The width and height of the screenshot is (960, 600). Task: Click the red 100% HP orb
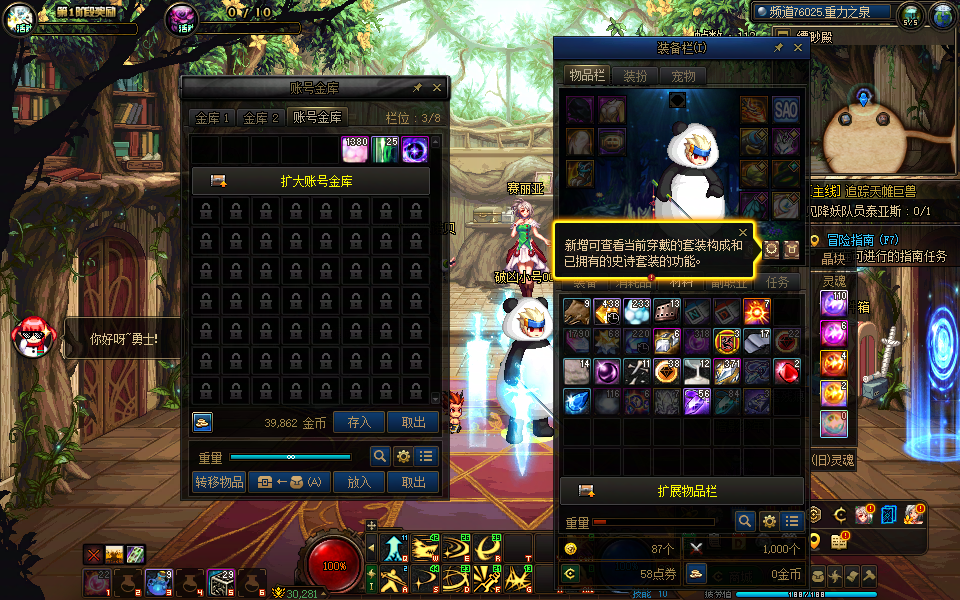(335, 564)
